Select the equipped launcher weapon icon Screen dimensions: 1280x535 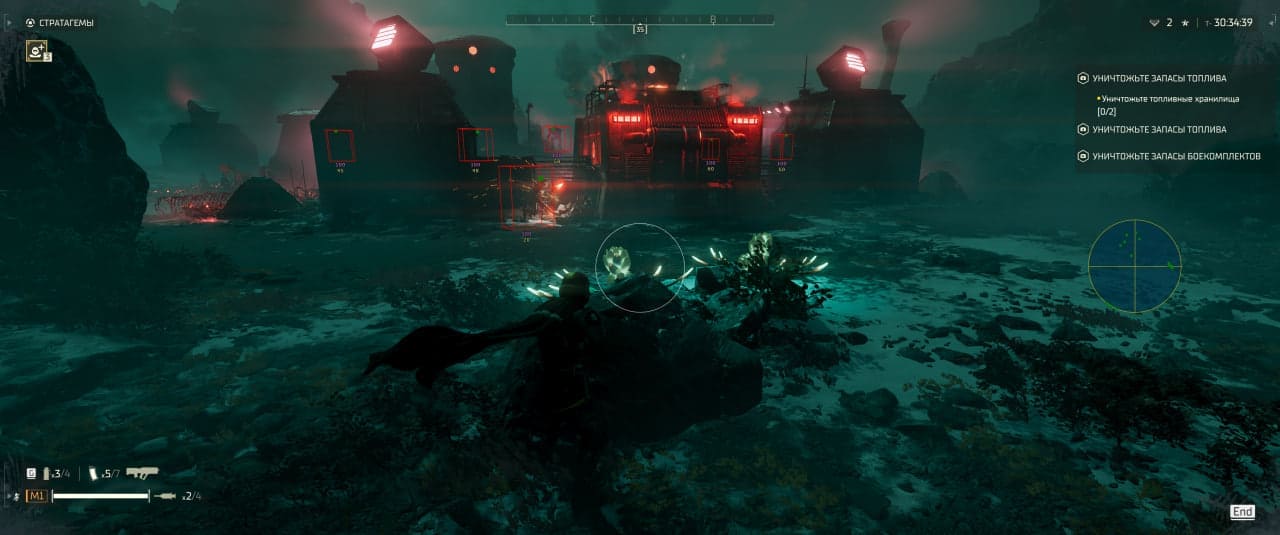click(142, 473)
